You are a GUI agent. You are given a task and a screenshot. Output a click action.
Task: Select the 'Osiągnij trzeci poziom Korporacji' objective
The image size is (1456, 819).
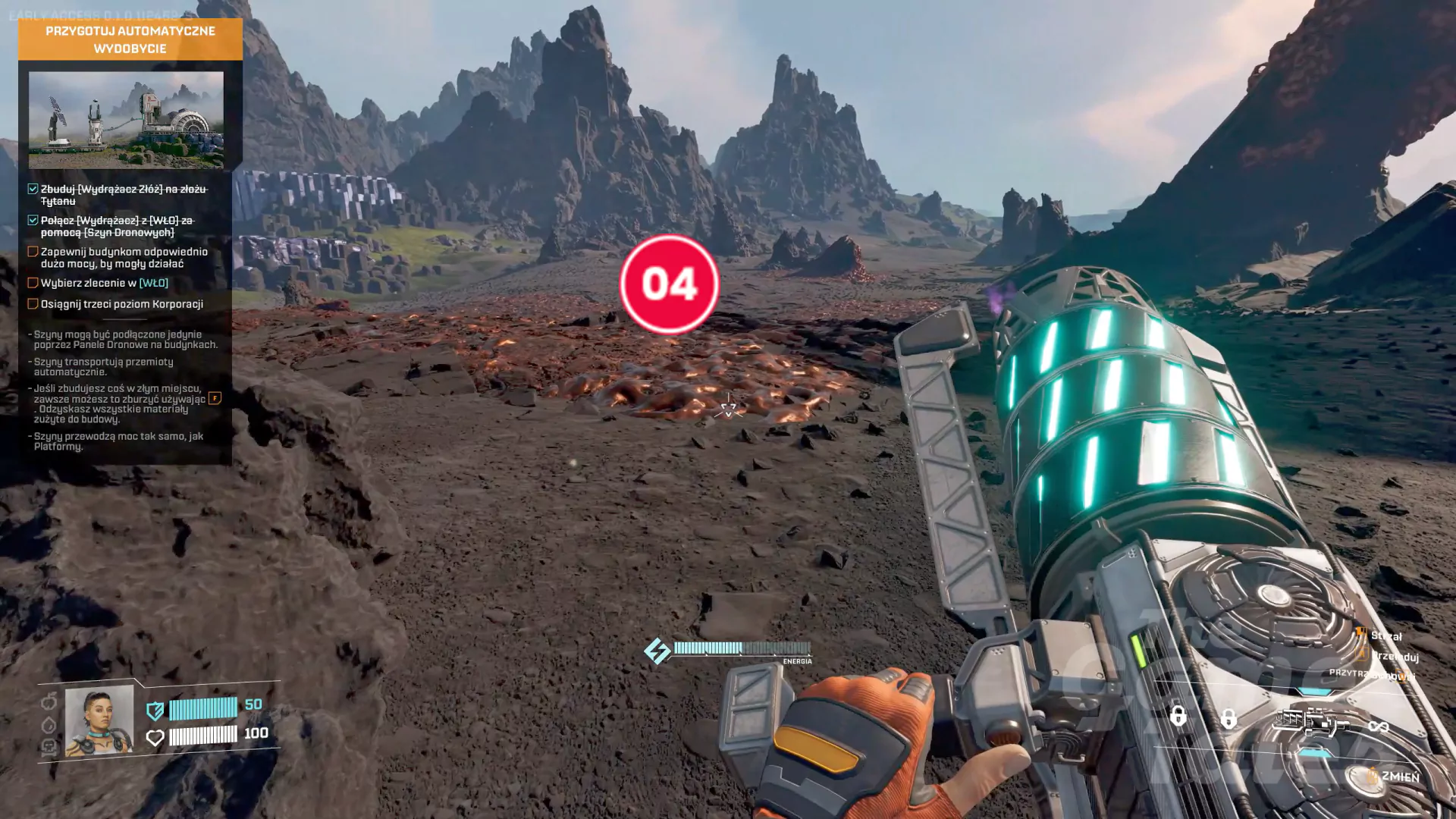(x=121, y=304)
